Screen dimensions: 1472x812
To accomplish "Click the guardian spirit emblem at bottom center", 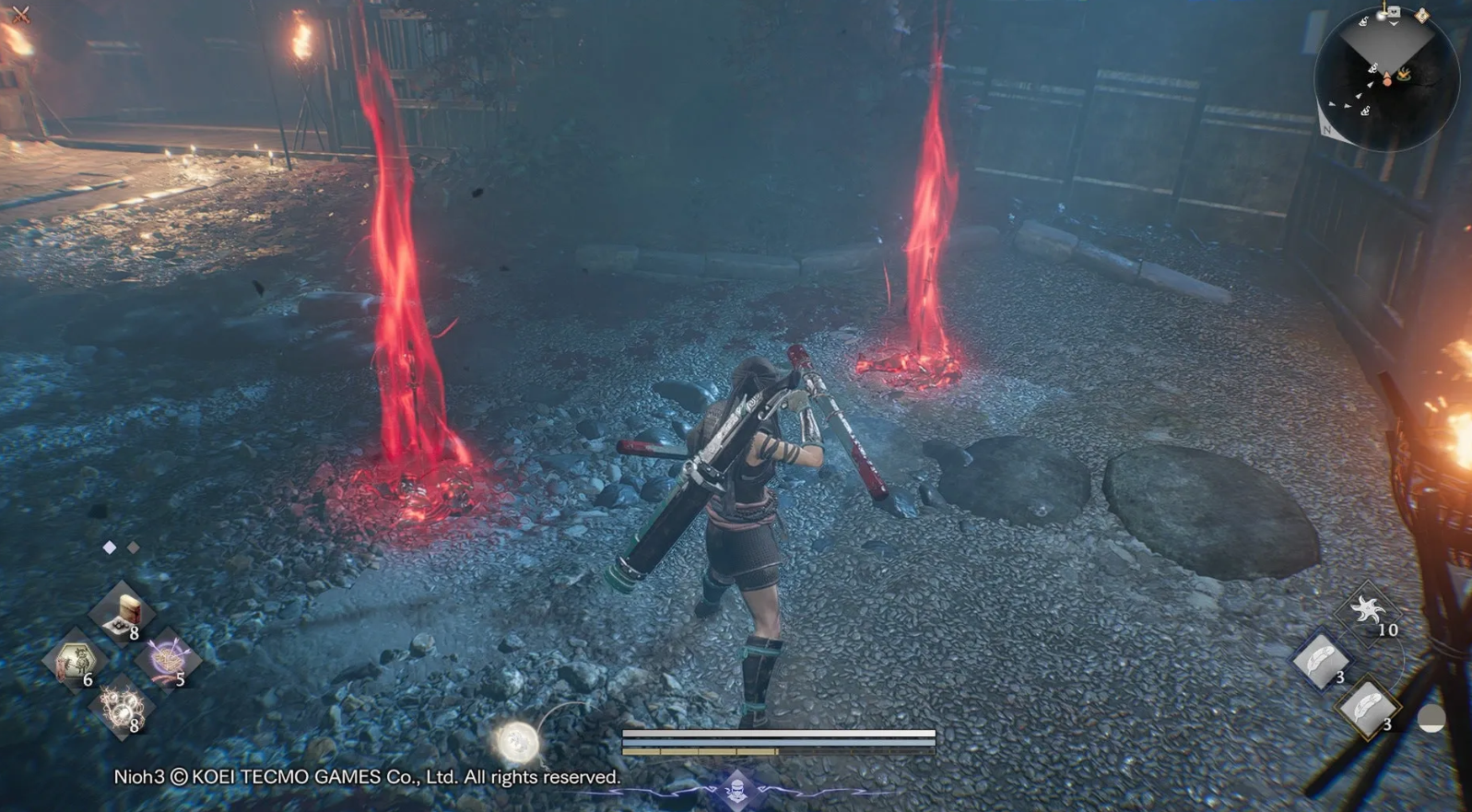I will (x=736, y=790).
